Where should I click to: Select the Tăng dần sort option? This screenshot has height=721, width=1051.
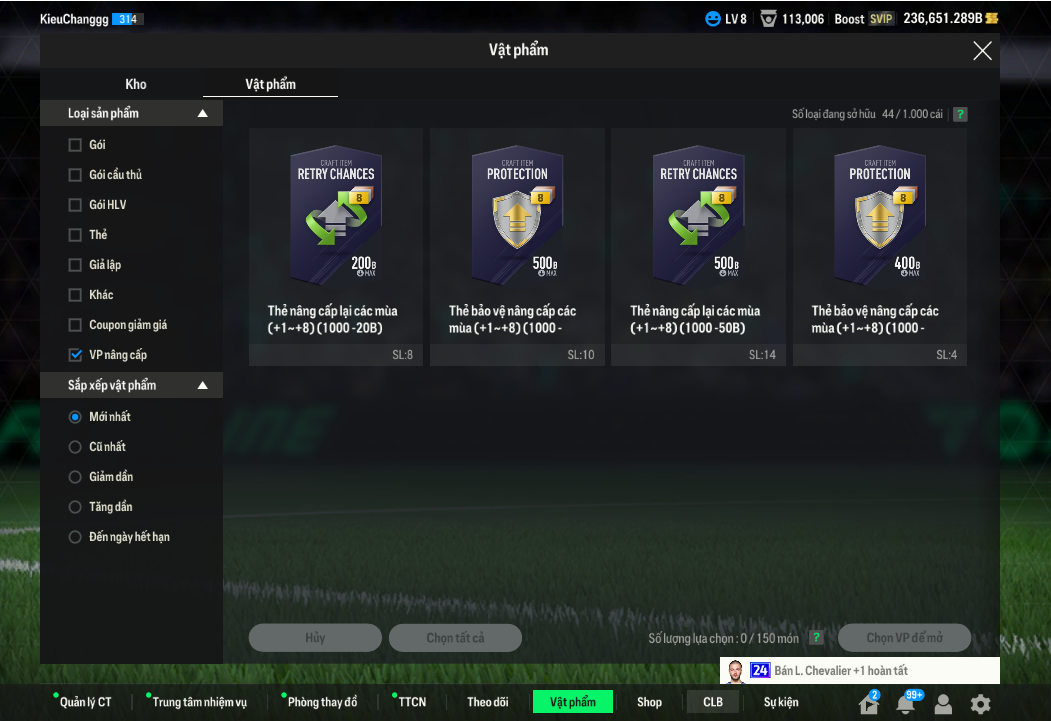75,507
